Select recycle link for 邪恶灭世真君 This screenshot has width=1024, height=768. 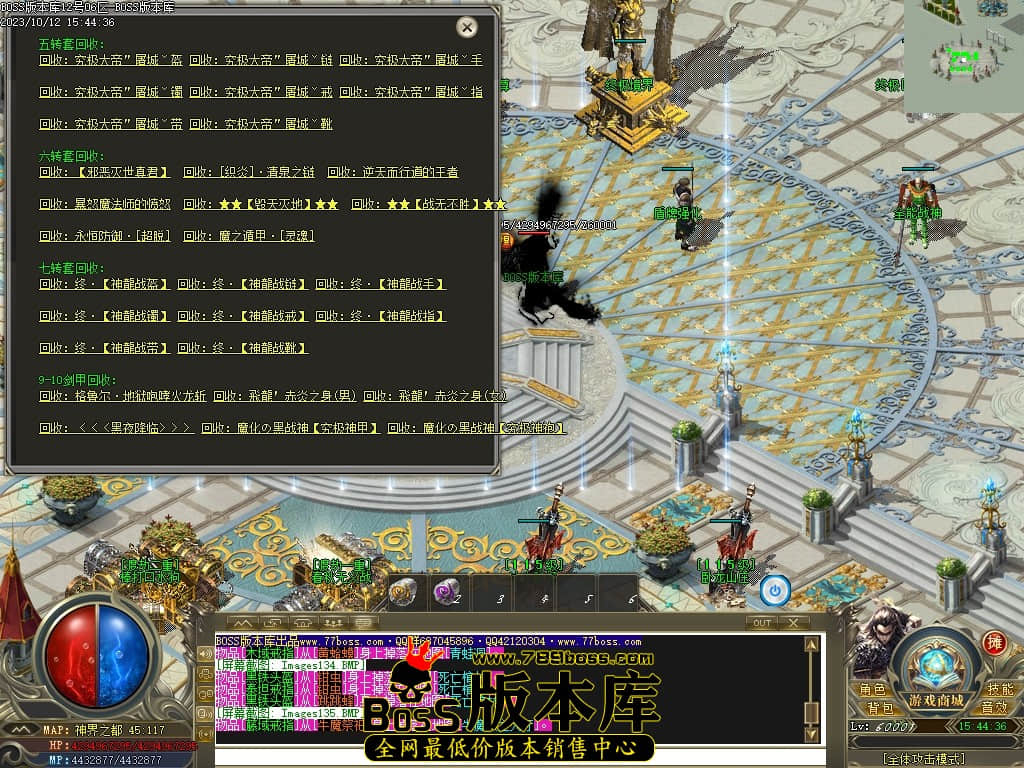pos(105,172)
